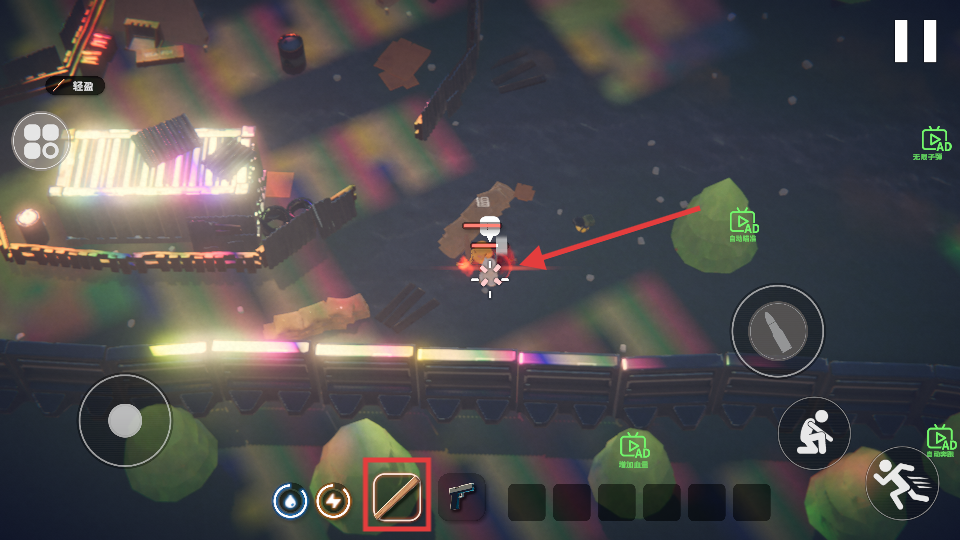This screenshot has height=540, width=960.
Task: Click the lightning bolt energy icon
Action: point(333,500)
